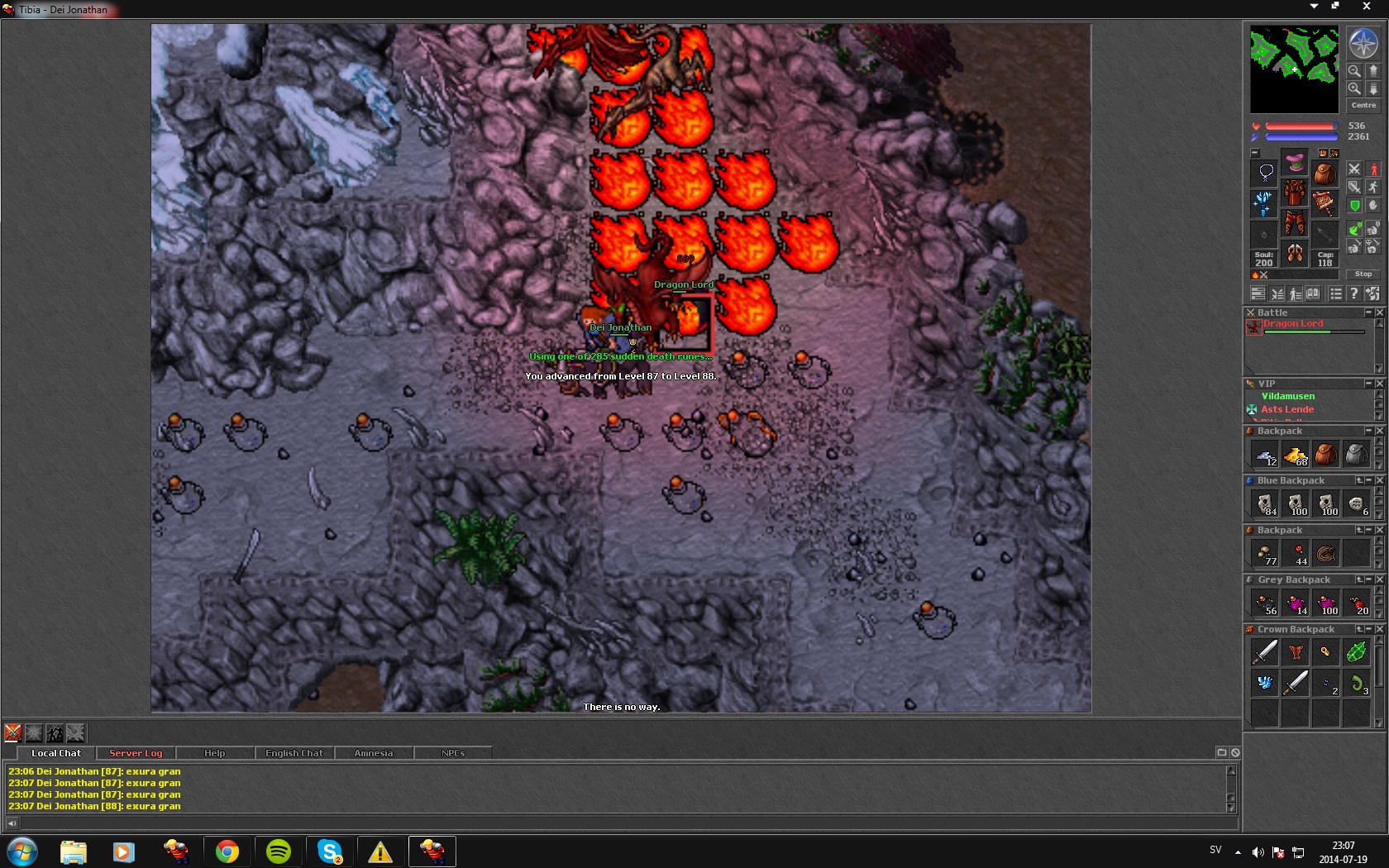Select Dragon Lord in the Battle list
The width and height of the screenshot is (1389, 868).
[1293, 324]
